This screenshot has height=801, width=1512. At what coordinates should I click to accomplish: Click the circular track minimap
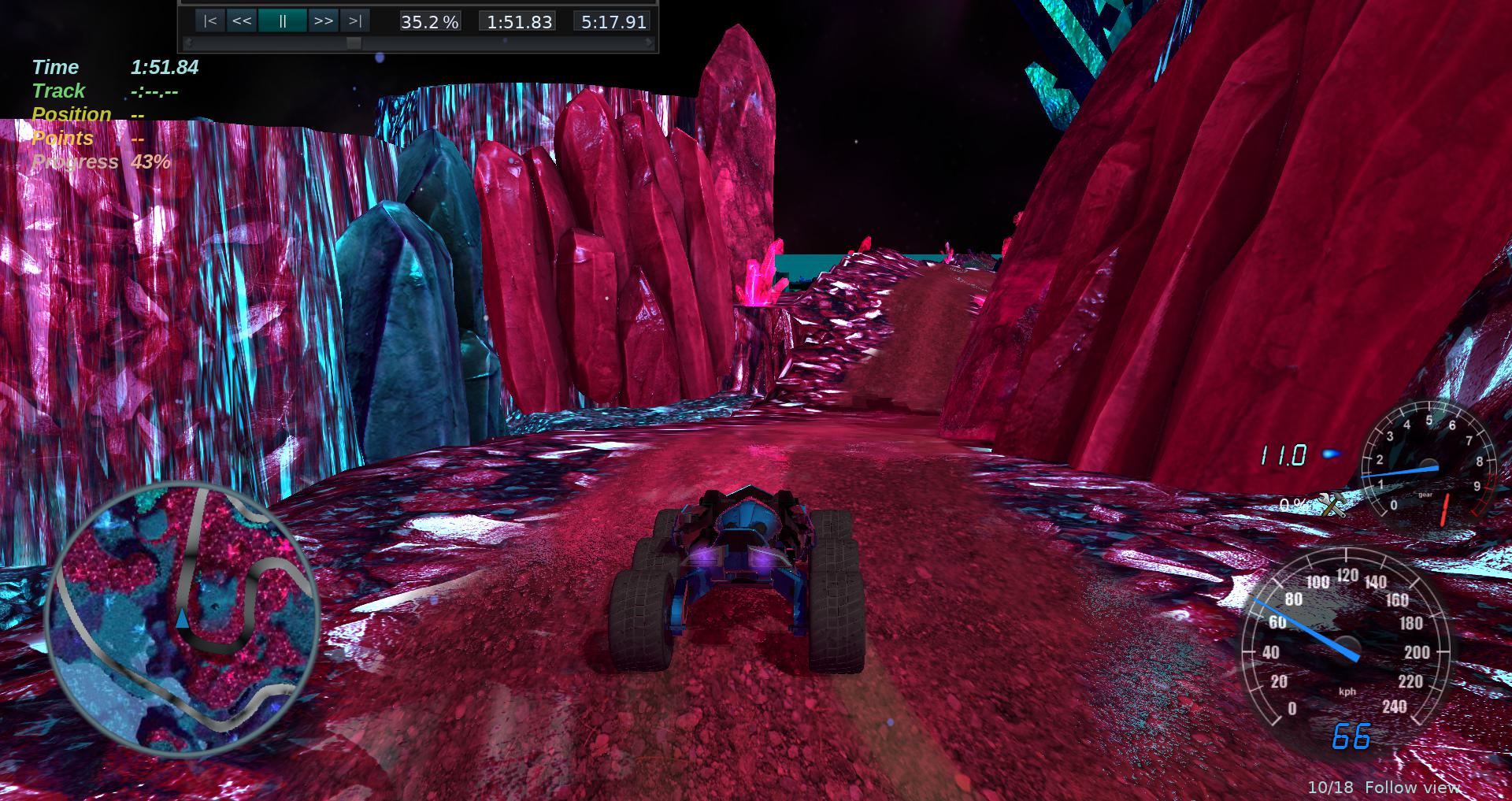point(183,619)
